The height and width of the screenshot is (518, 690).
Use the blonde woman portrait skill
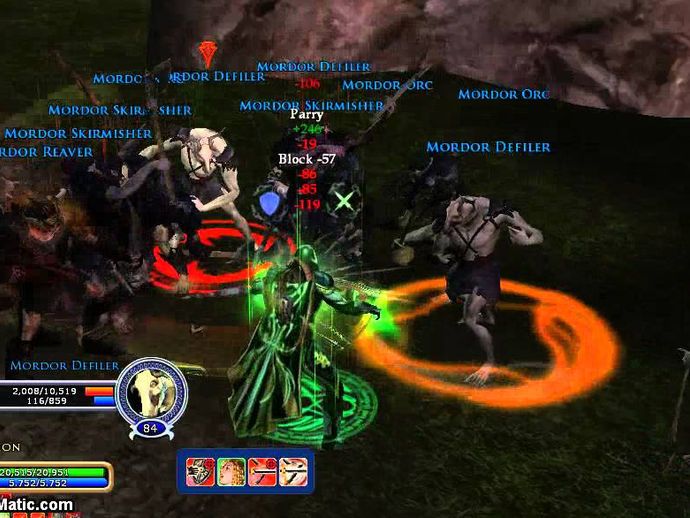point(231,471)
